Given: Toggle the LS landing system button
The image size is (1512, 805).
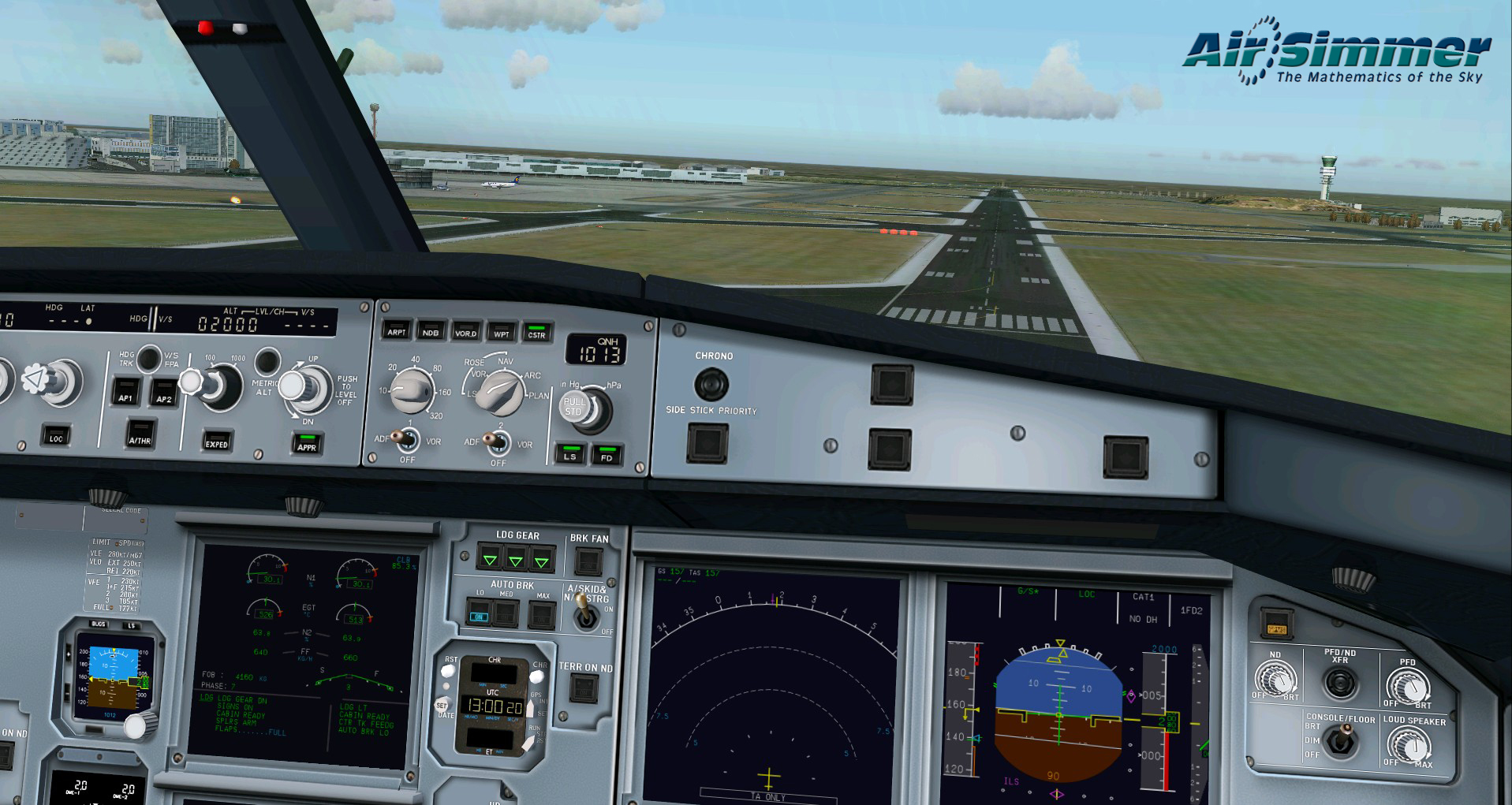Looking at the screenshot, I should [569, 454].
